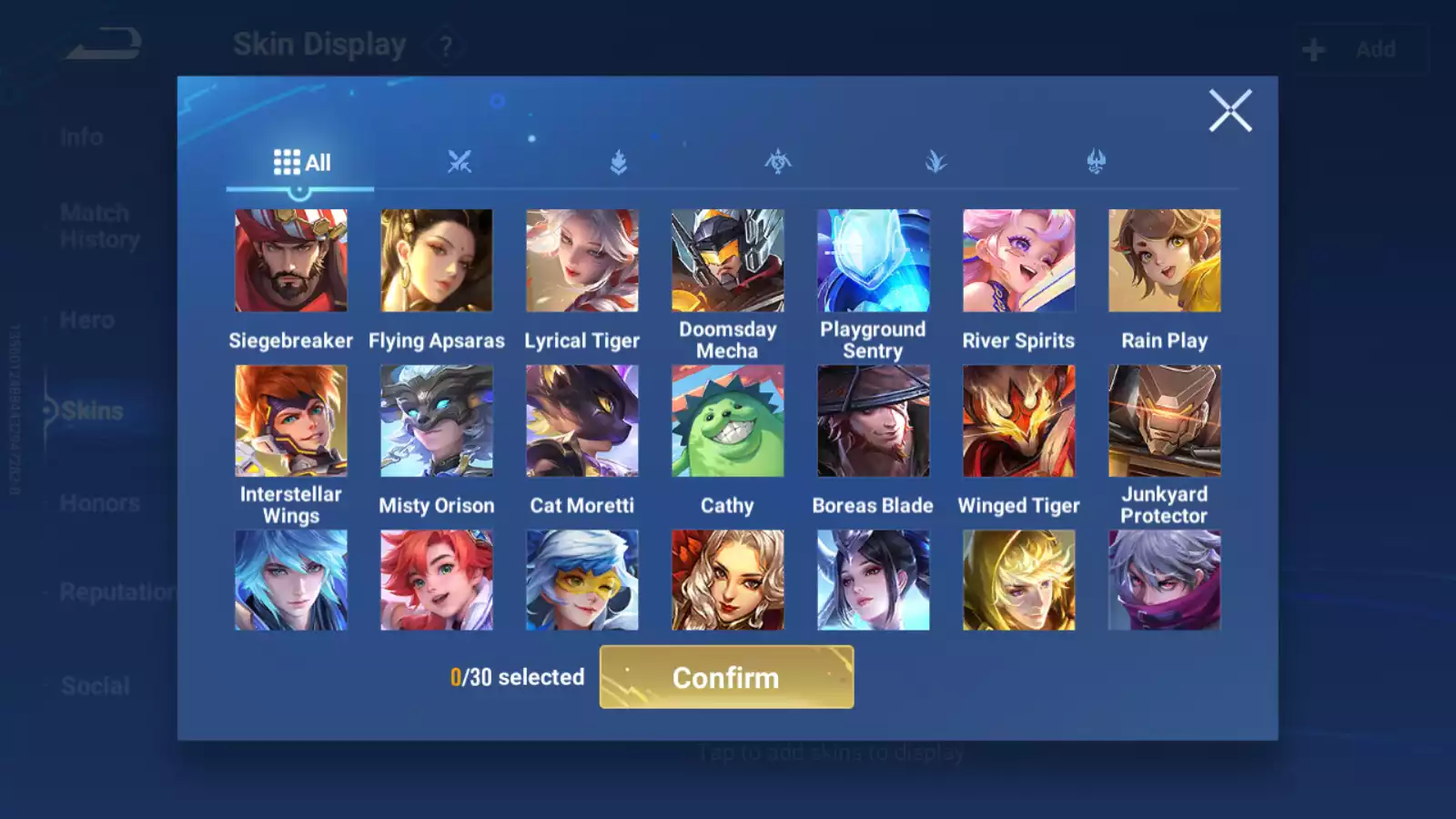Screen dimensions: 1456x819
Task: Select the purple-scarfed silver-haired skin portrait
Action: (x=1165, y=581)
